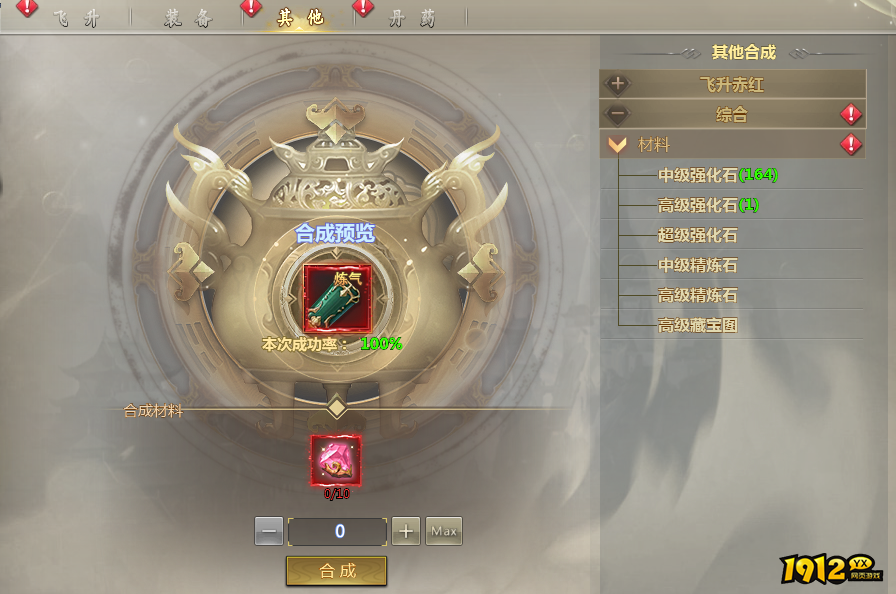The height and width of the screenshot is (594, 896).
Task: Select the pink material slot
Action: [336, 460]
